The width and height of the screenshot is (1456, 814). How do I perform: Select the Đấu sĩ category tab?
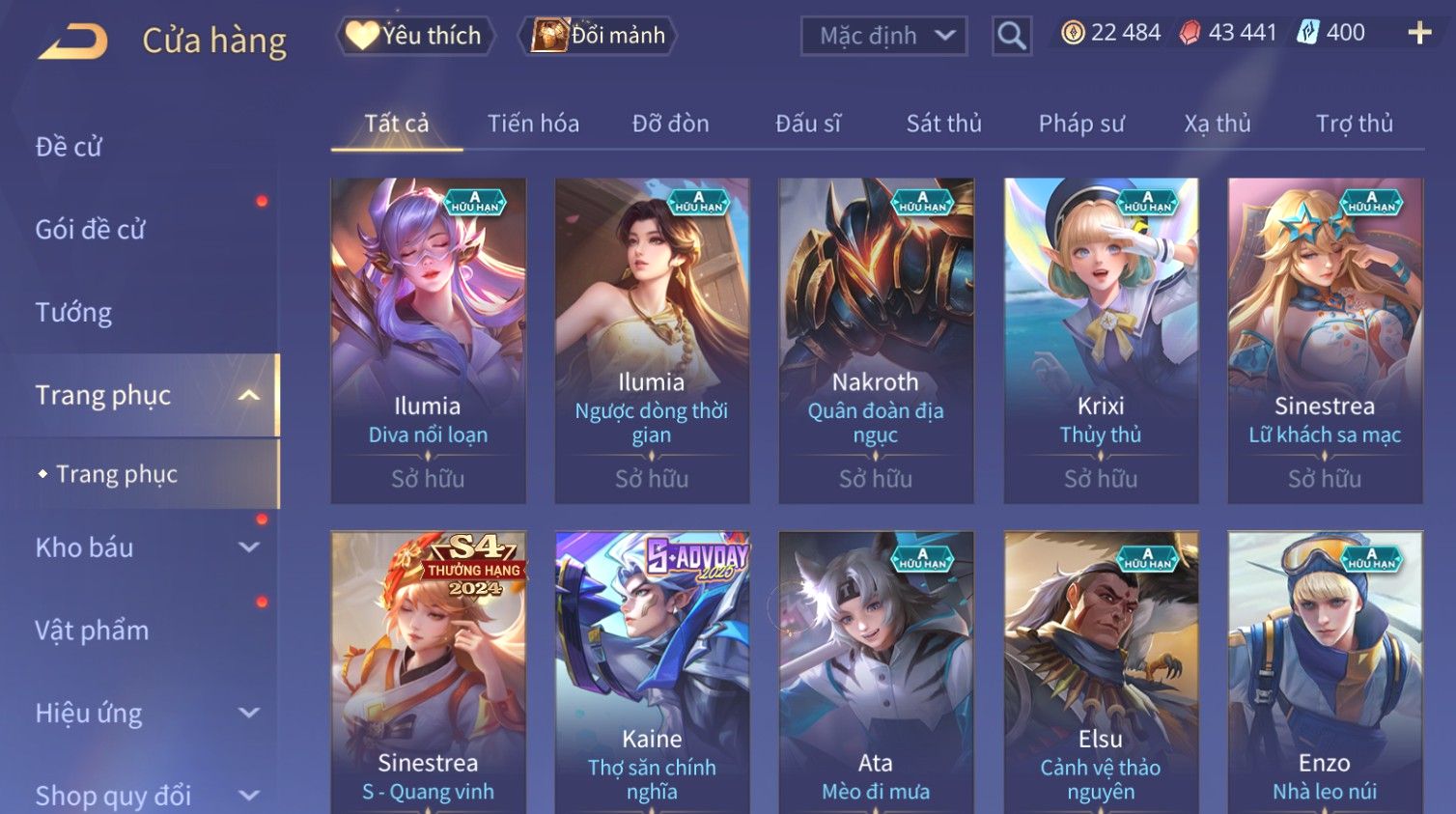[808, 124]
